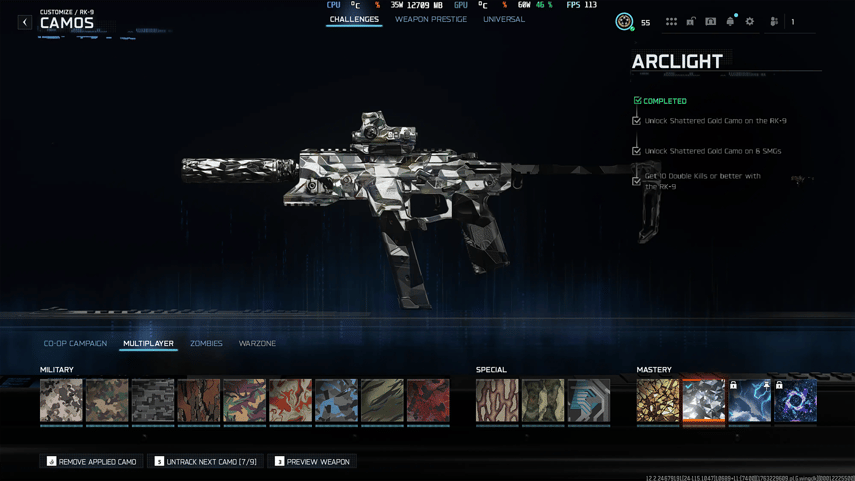Choose the last locked purple Mastery camo
855x481 pixels.
[x=796, y=400]
